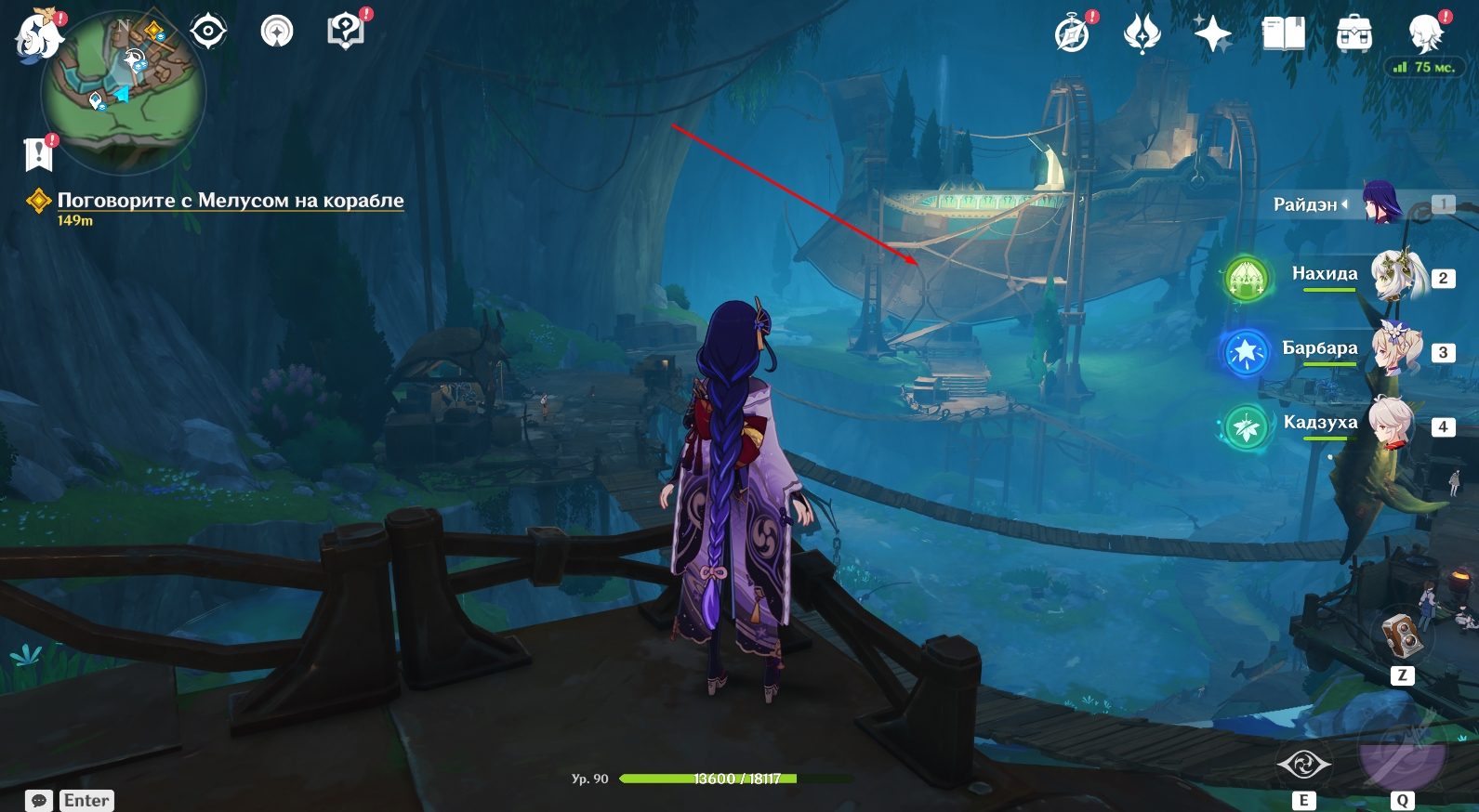Open the Adventurer Handbook book icon
This screenshot has width=1479, height=812.
click(x=1283, y=34)
